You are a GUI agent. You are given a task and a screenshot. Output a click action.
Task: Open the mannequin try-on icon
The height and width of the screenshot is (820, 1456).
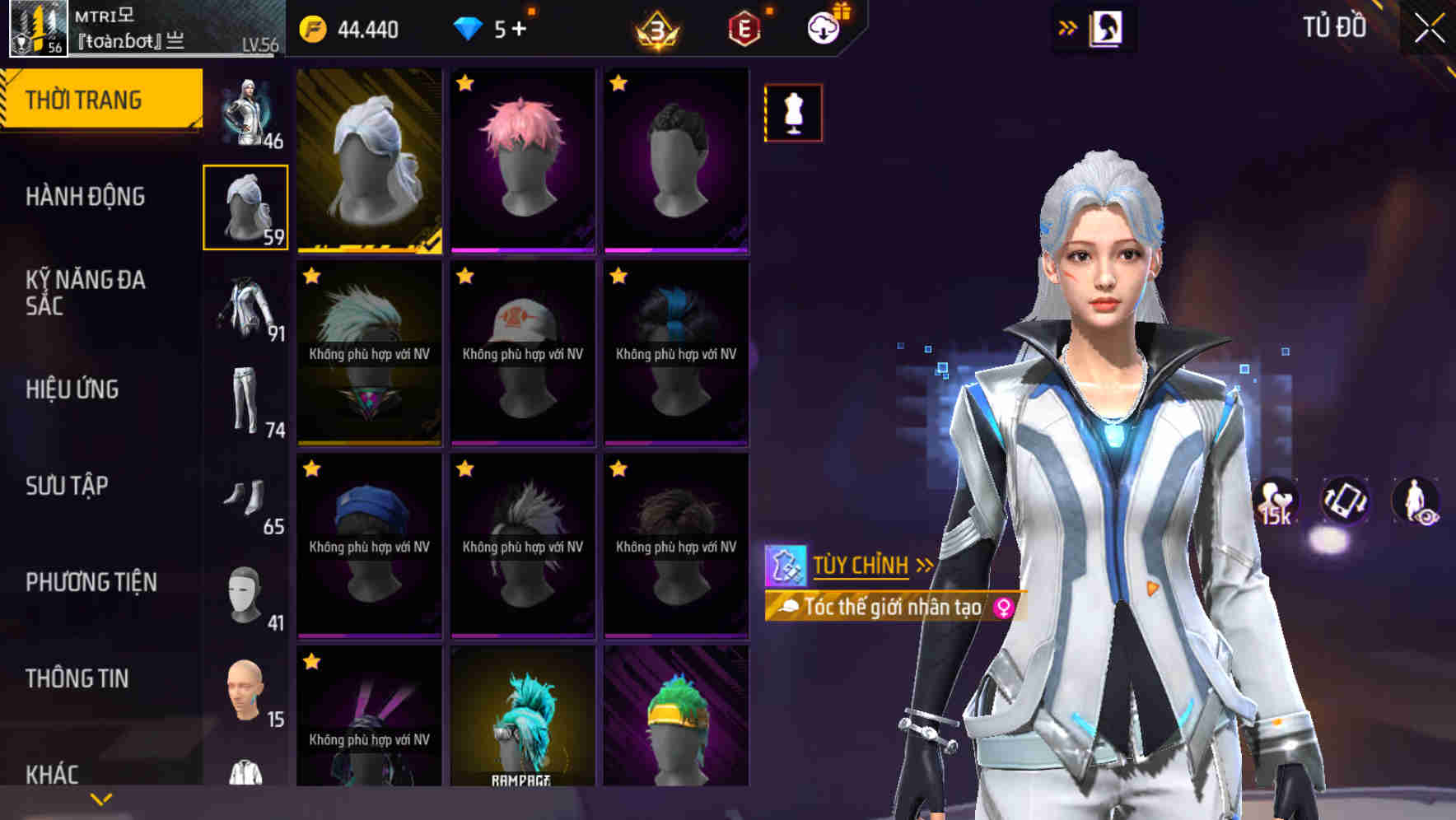pos(793,113)
